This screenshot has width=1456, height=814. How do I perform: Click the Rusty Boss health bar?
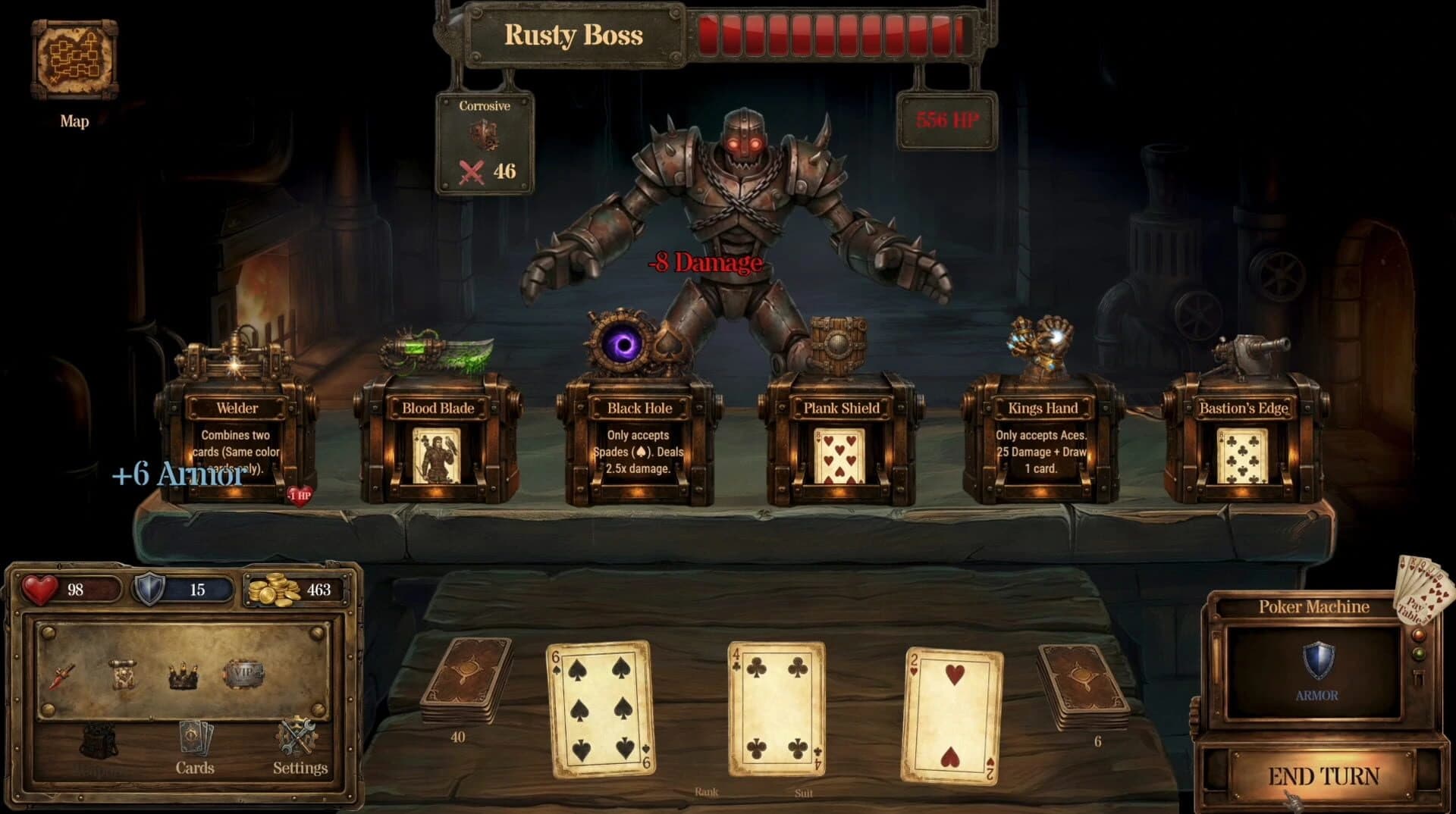point(834,34)
